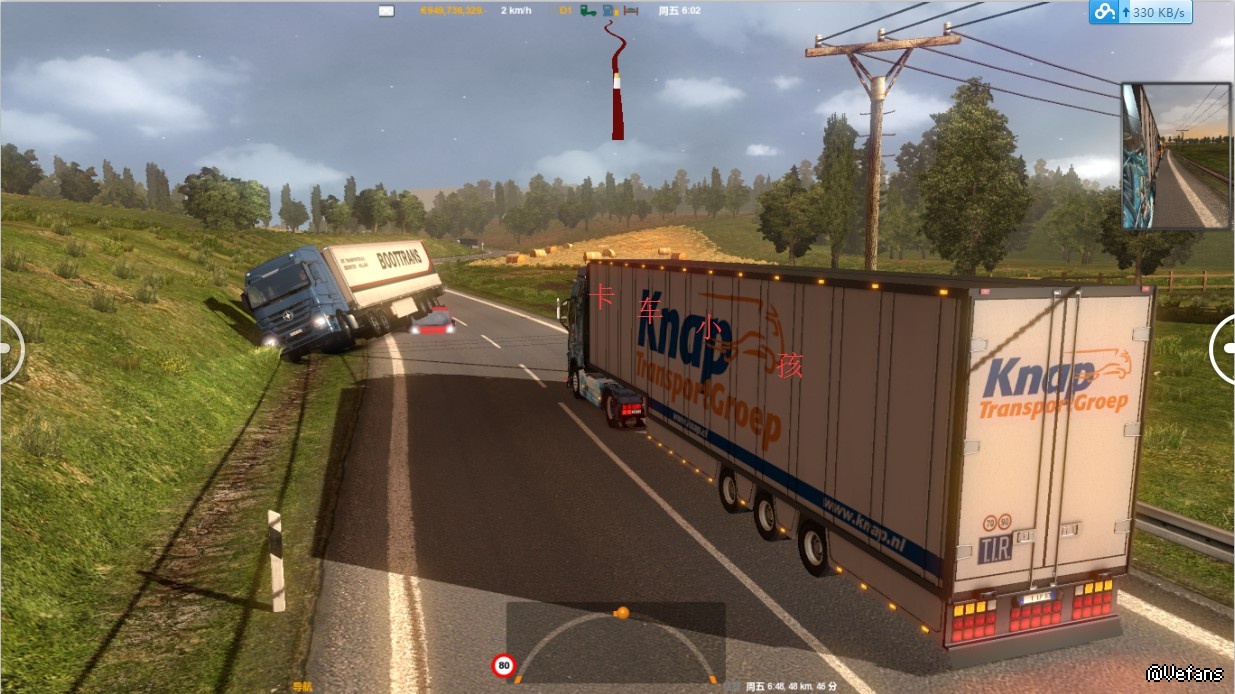
Task: Click the side mirror view panel
Action: pyautogui.click(x=1175, y=156)
